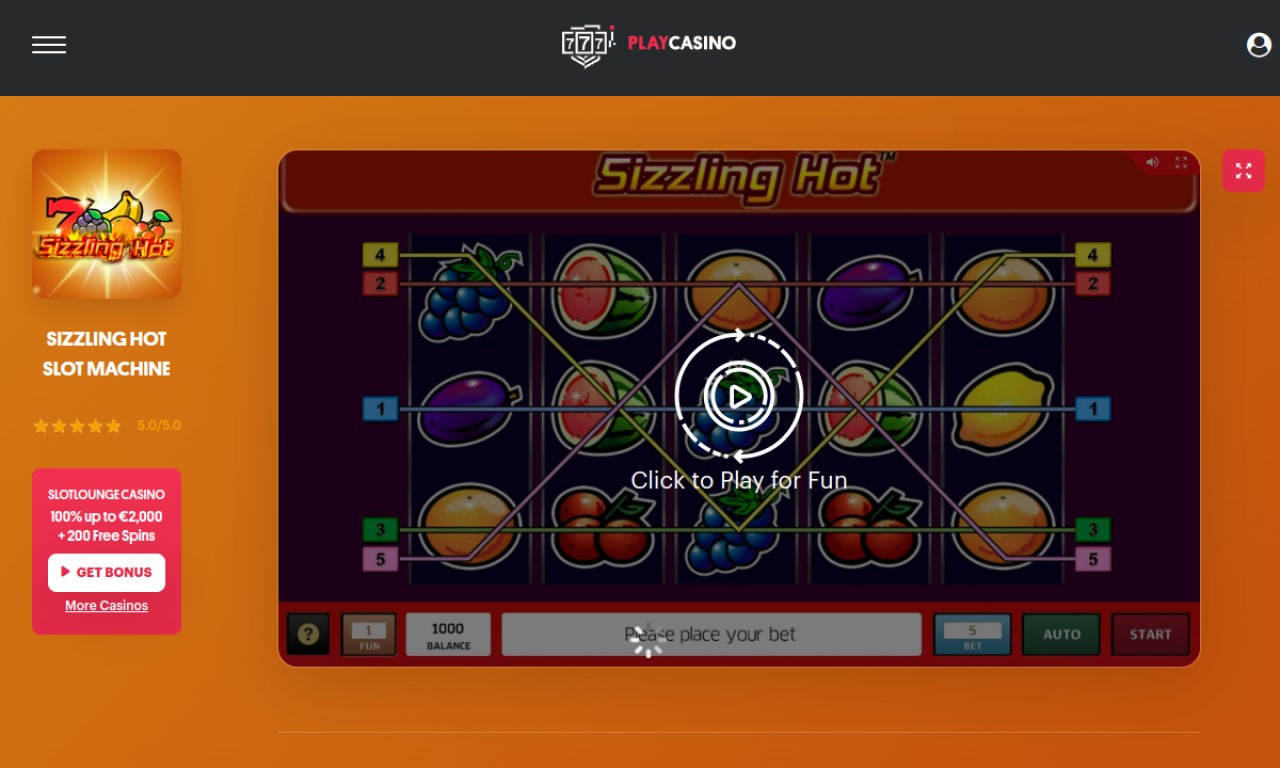Click the PlayCasino logo

[648, 44]
